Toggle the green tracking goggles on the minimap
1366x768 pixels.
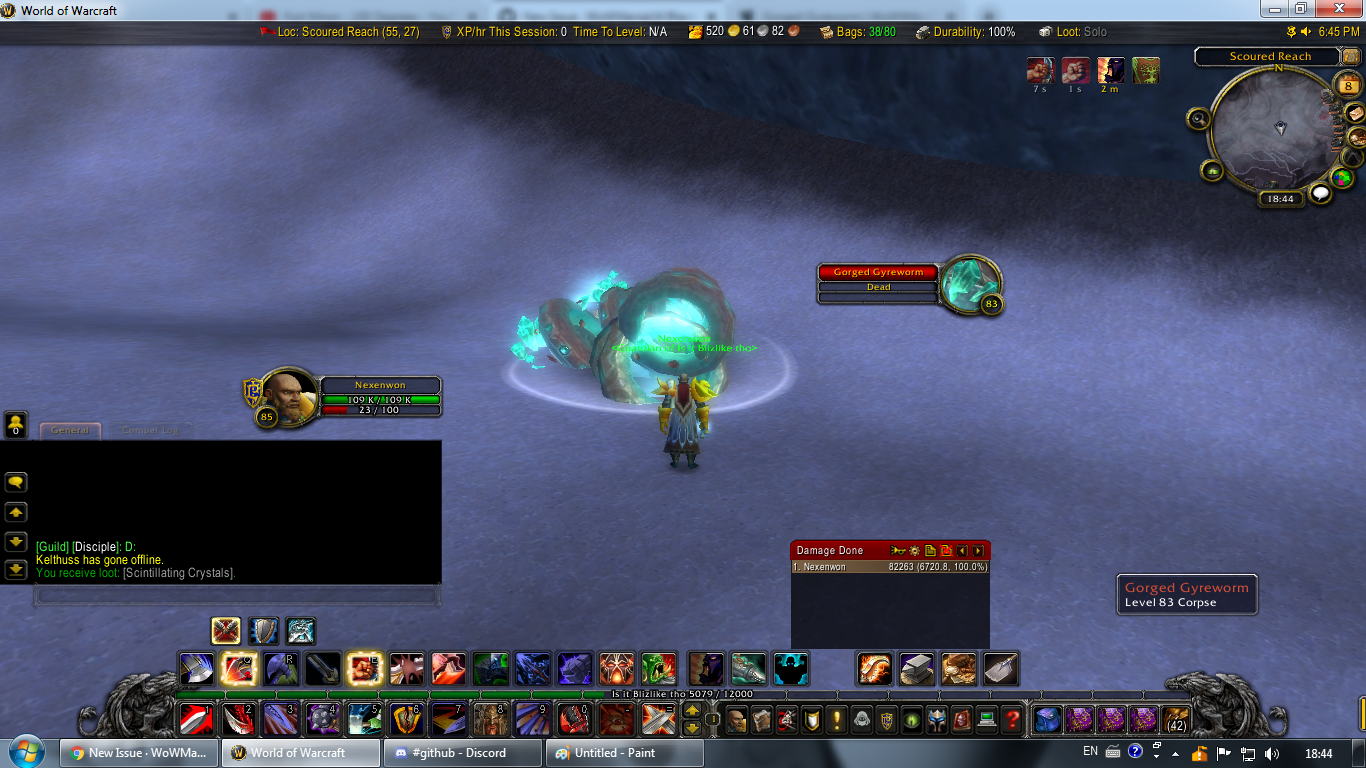tap(1212, 170)
